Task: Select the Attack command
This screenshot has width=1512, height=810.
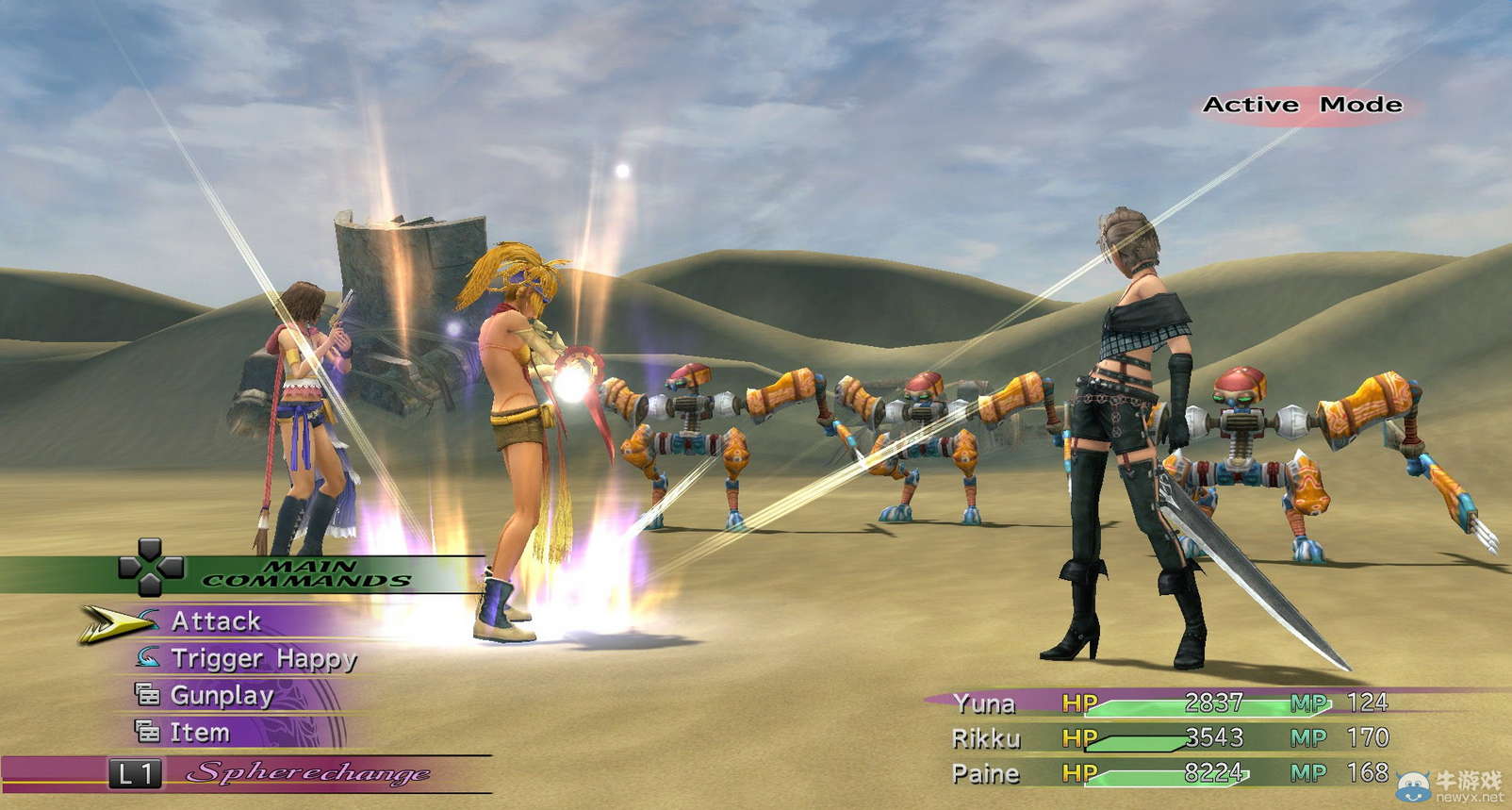Action: (216, 621)
